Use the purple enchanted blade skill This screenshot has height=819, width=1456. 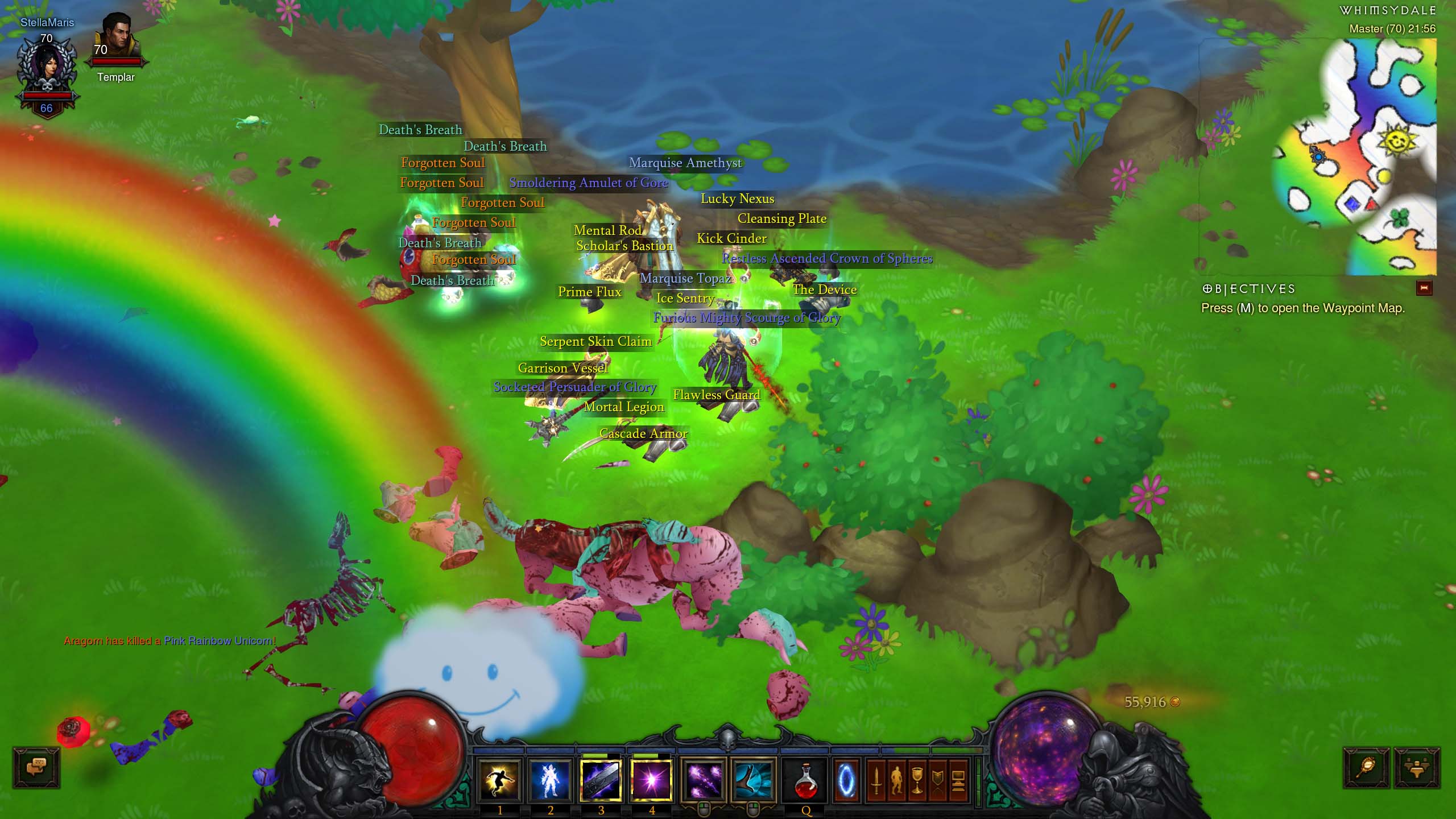[x=601, y=780]
